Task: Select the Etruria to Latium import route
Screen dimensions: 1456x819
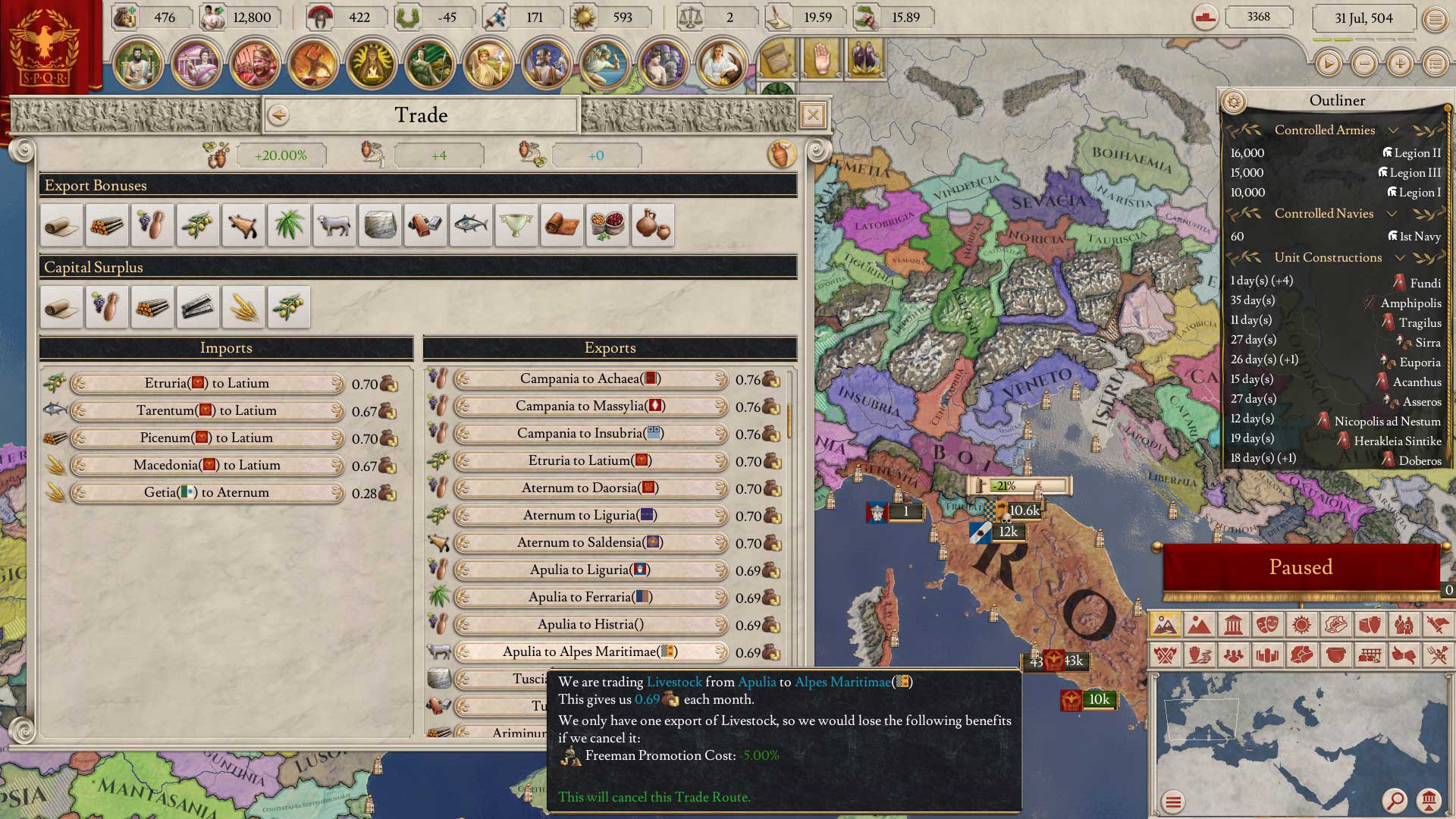Action: click(207, 384)
